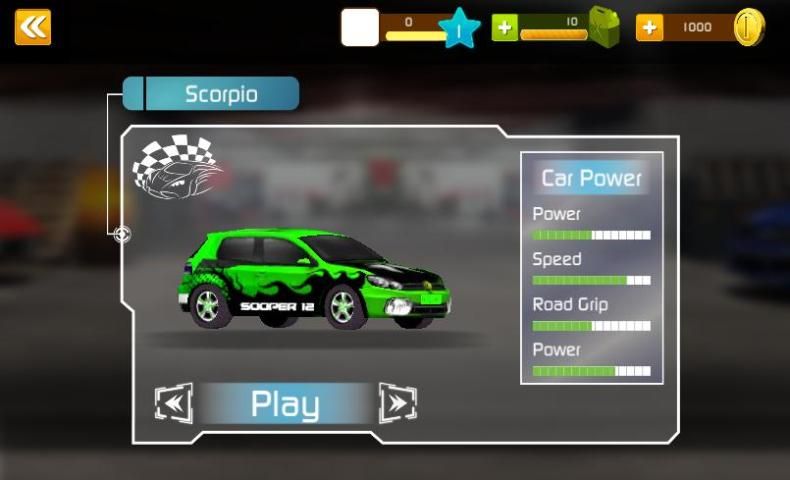Screen dimensions: 790x480
Task: Select the green Scorpio car preview
Action: click(314, 280)
